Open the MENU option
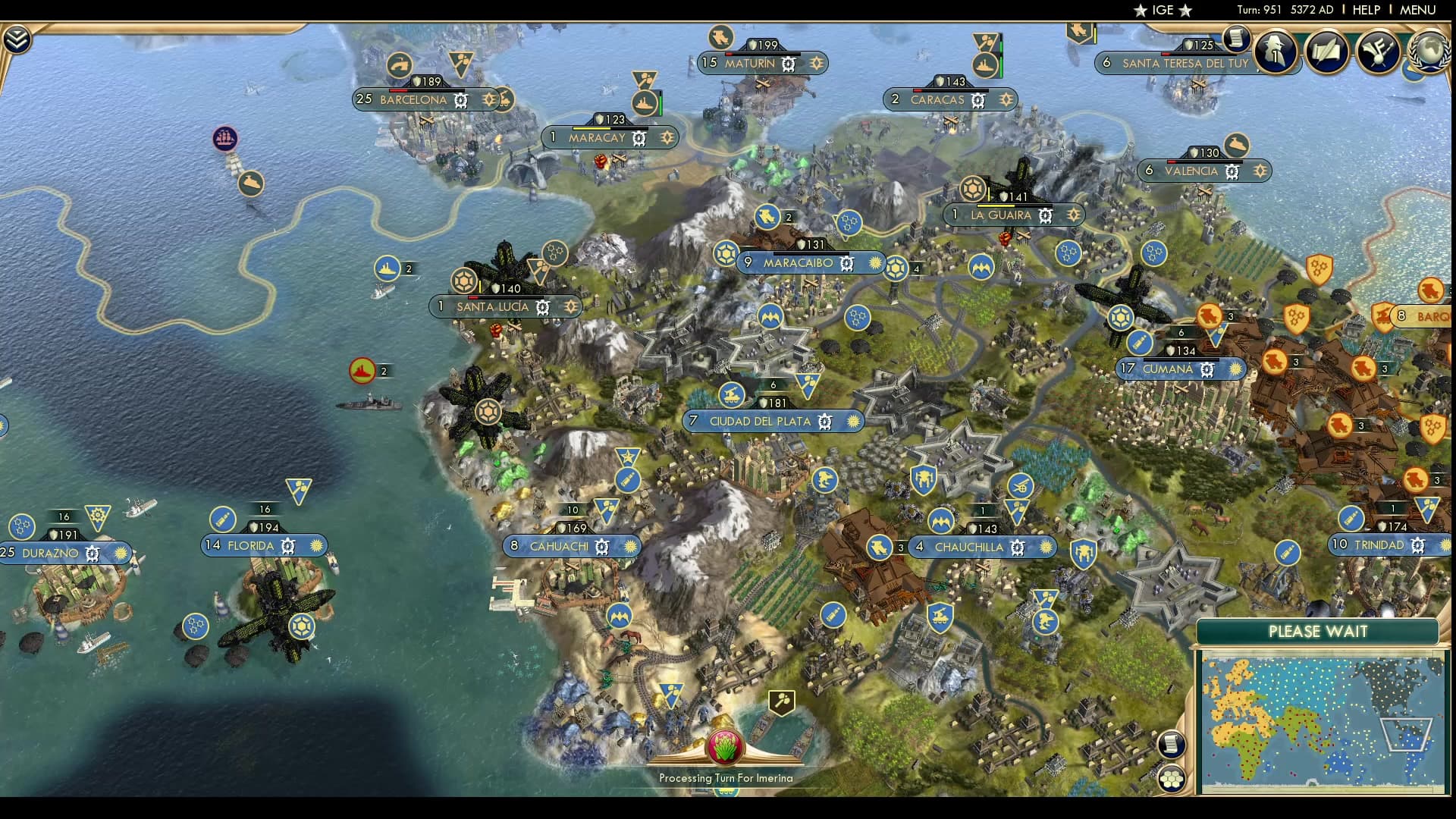 pos(1417,10)
